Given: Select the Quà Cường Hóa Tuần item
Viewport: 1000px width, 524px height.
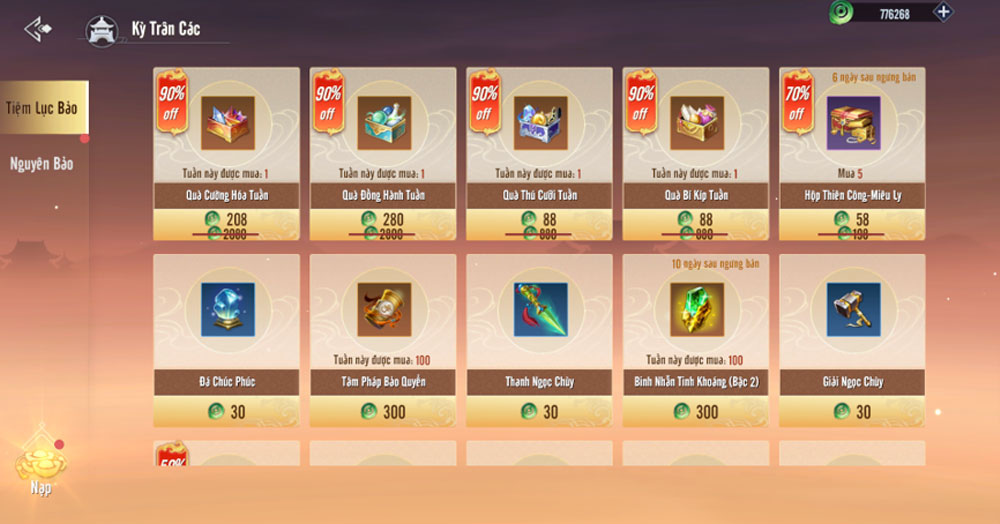Looking at the screenshot, I should [227, 124].
